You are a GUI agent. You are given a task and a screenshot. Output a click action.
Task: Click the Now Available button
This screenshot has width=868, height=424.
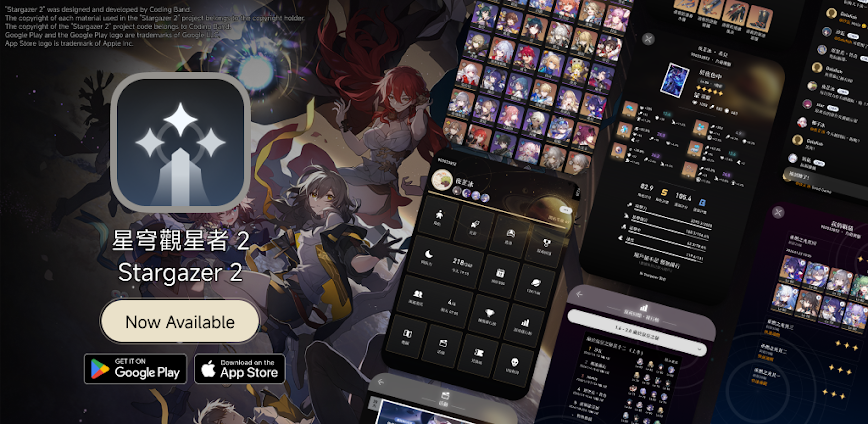pos(180,322)
